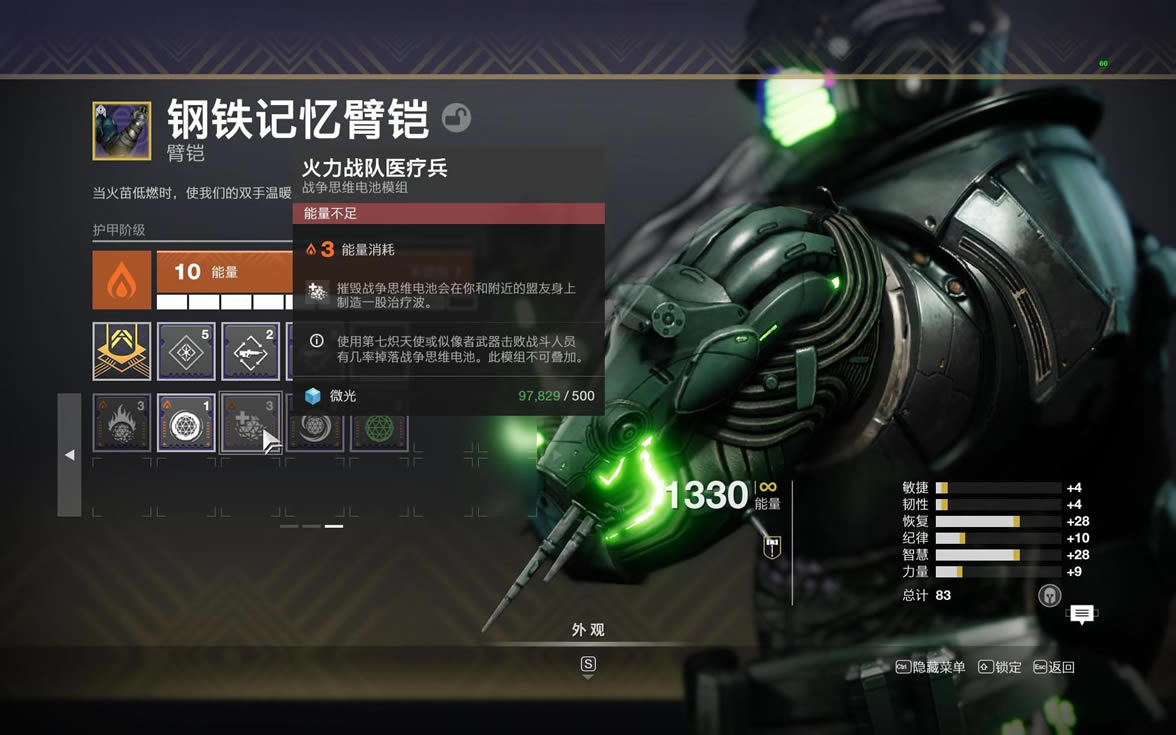Choose the white sphere mod costing 1
The width and height of the screenshot is (1176, 735).
pyautogui.click(x=186, y=423)
